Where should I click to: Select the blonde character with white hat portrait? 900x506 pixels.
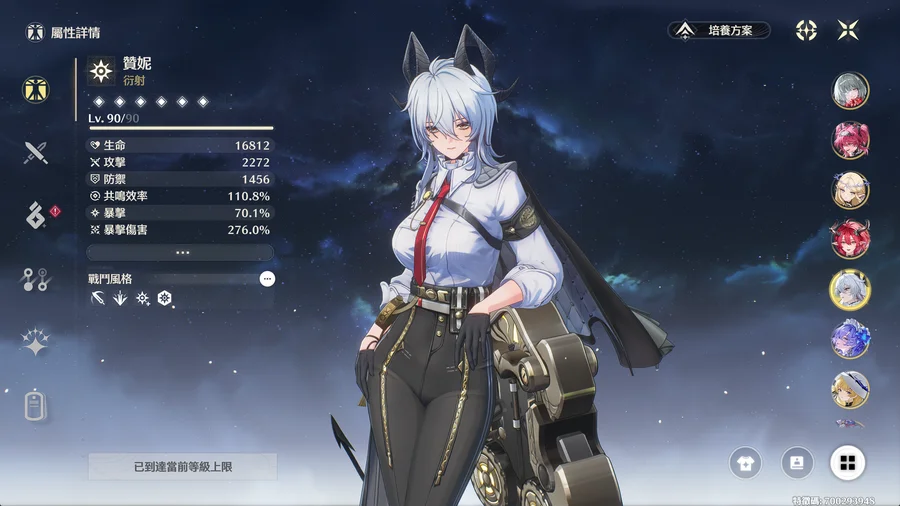(850, 388)
